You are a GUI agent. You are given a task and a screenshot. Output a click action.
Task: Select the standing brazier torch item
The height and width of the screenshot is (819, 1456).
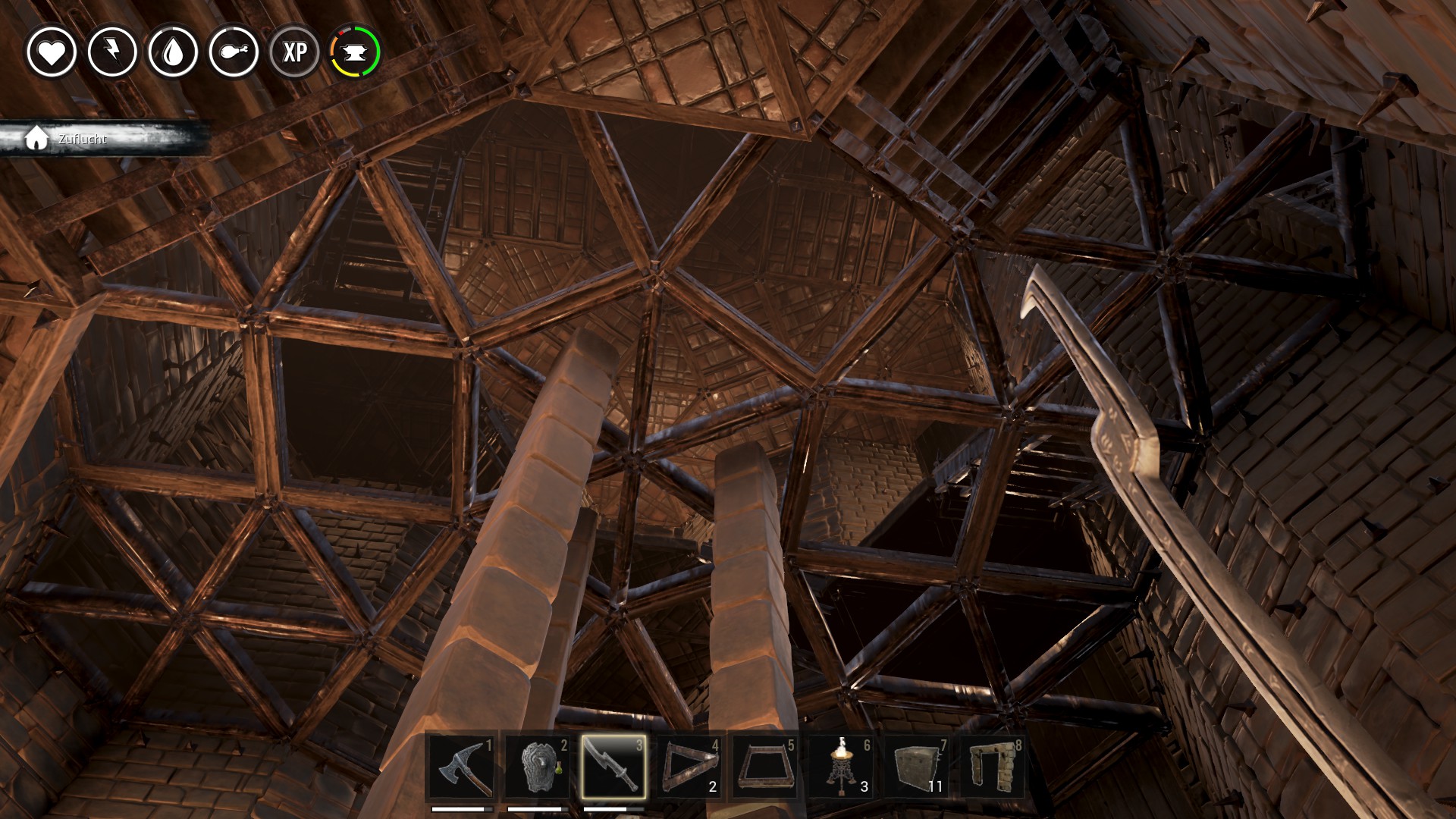pyautogui.click(x=841, y=766)
